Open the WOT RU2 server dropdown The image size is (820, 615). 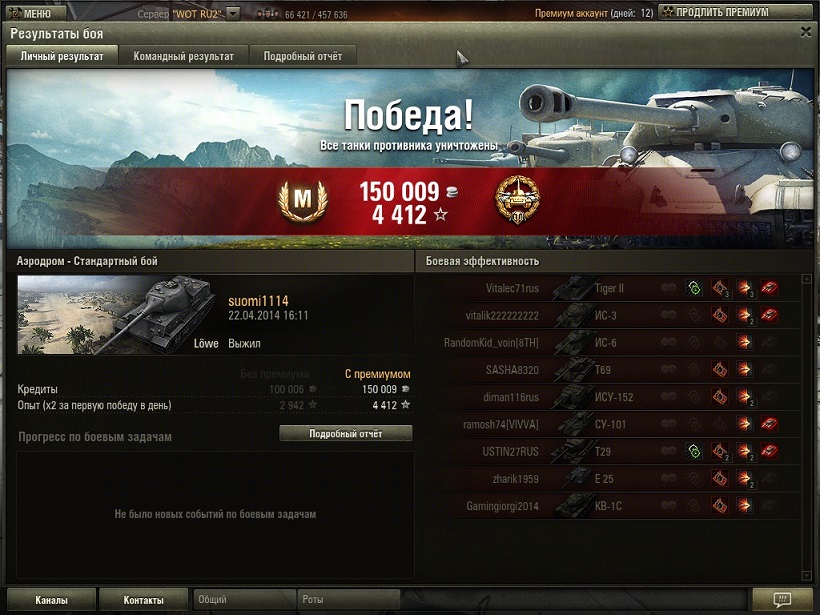(x=233, y=13)
